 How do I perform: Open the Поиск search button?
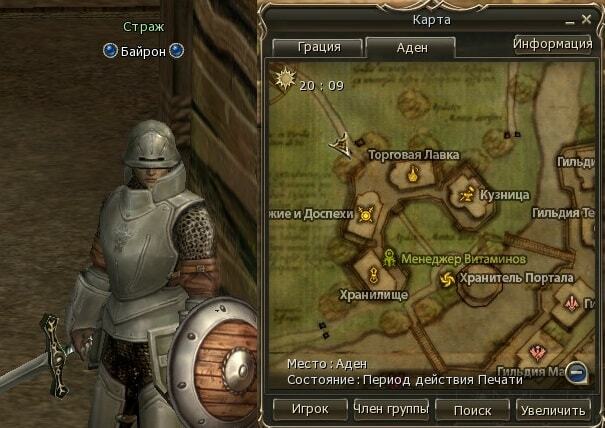[471, 410]
